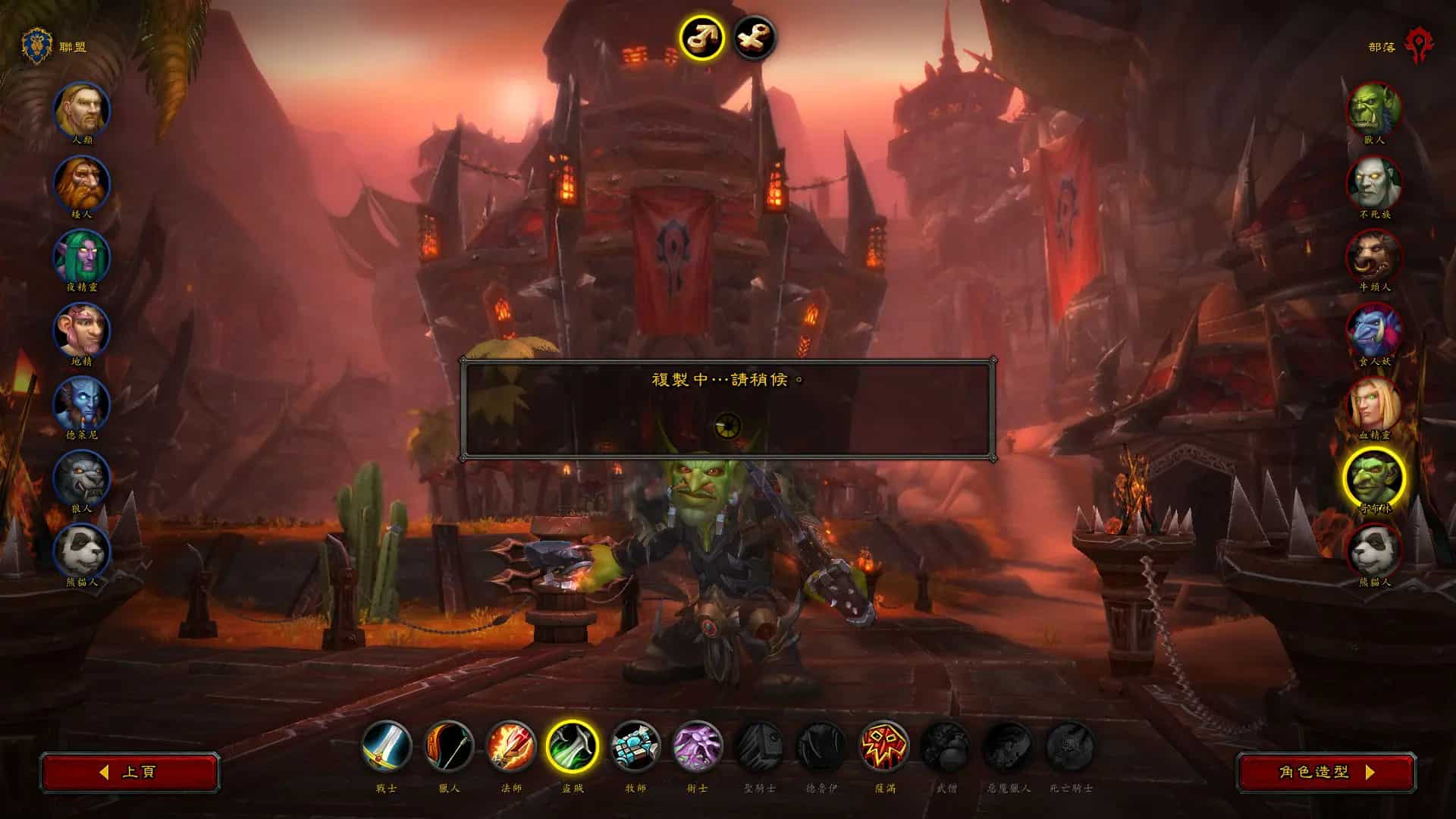
Task: Continue to 角色造型 customization
Action: [1326, 772]
